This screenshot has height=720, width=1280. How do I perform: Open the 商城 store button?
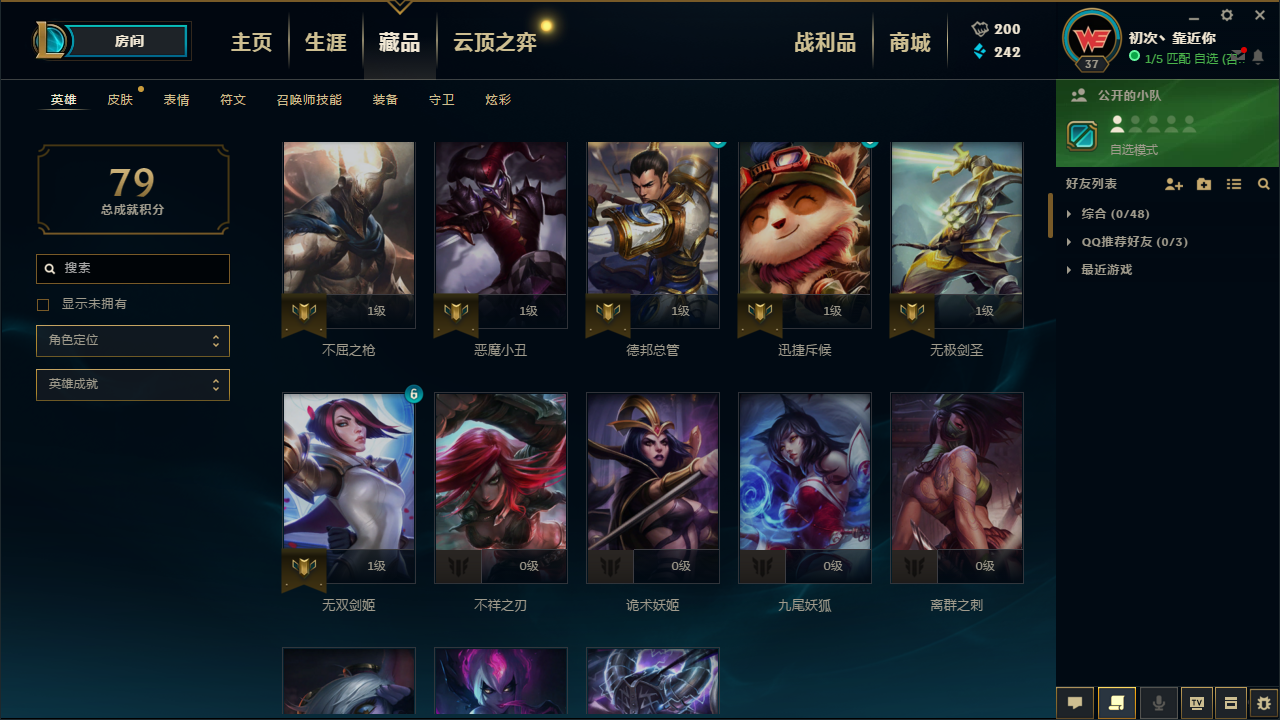click(x=910, y=41)
